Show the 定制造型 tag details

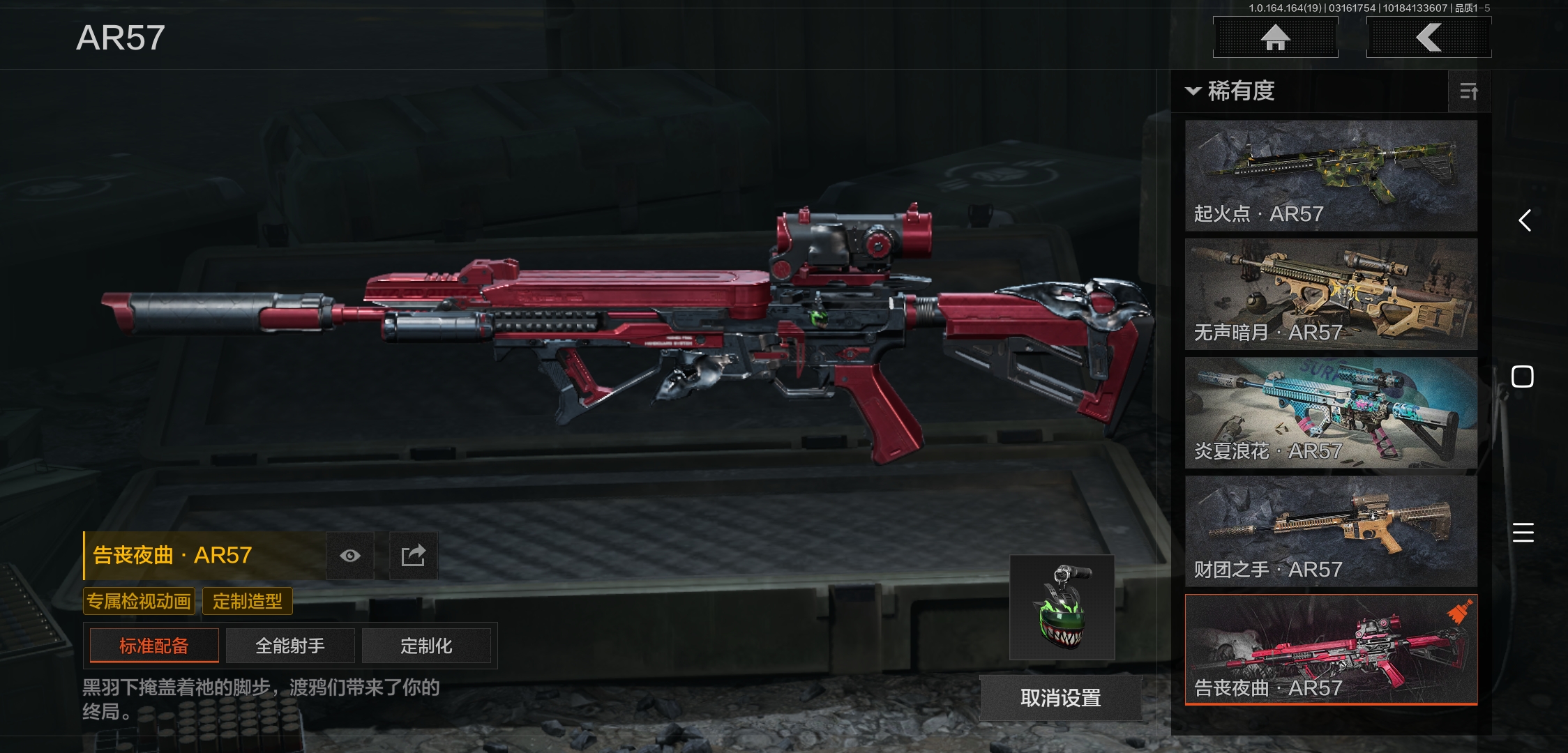(248, 601)
